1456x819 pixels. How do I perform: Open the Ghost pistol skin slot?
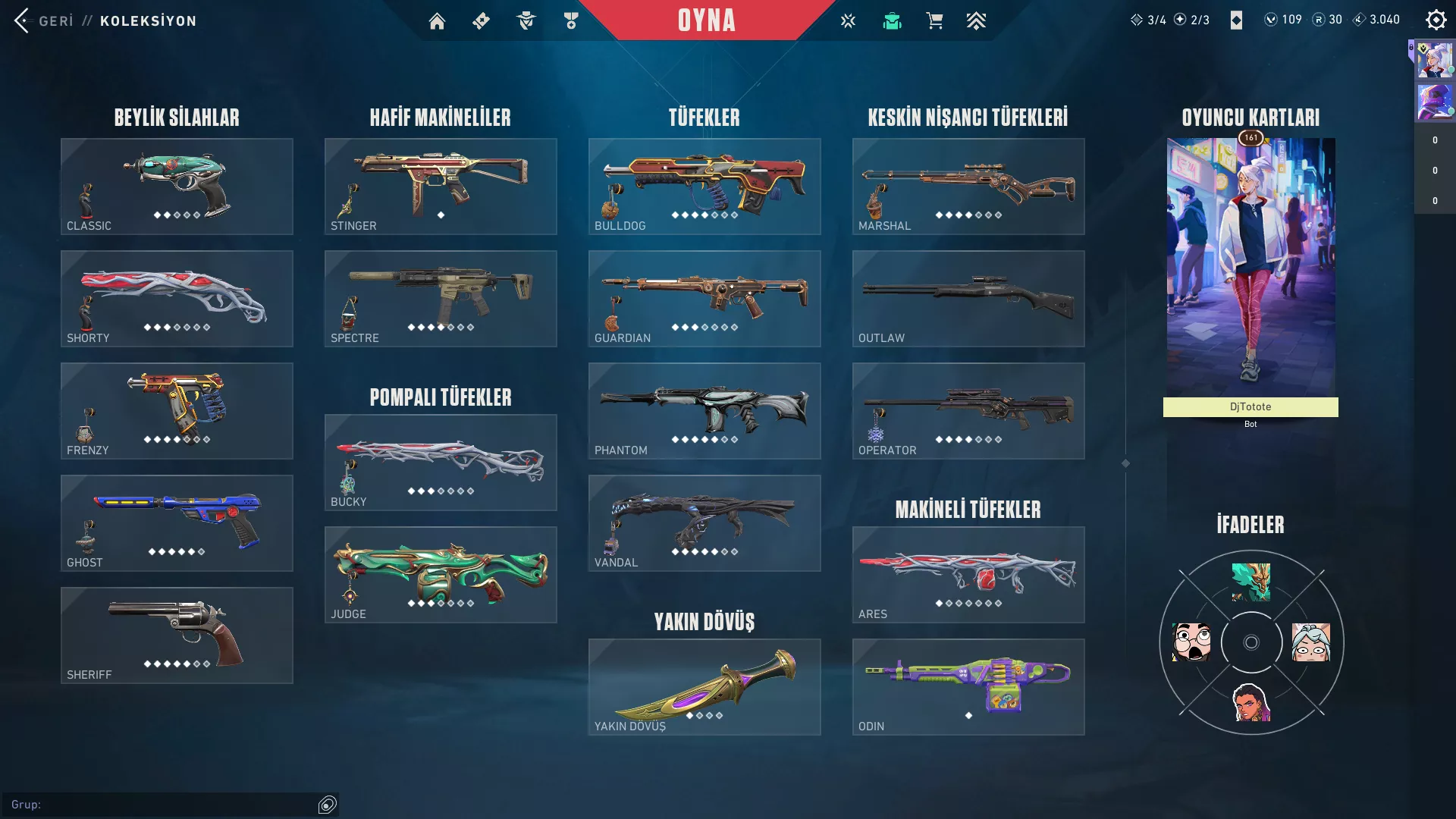click(x=177, y=523)
